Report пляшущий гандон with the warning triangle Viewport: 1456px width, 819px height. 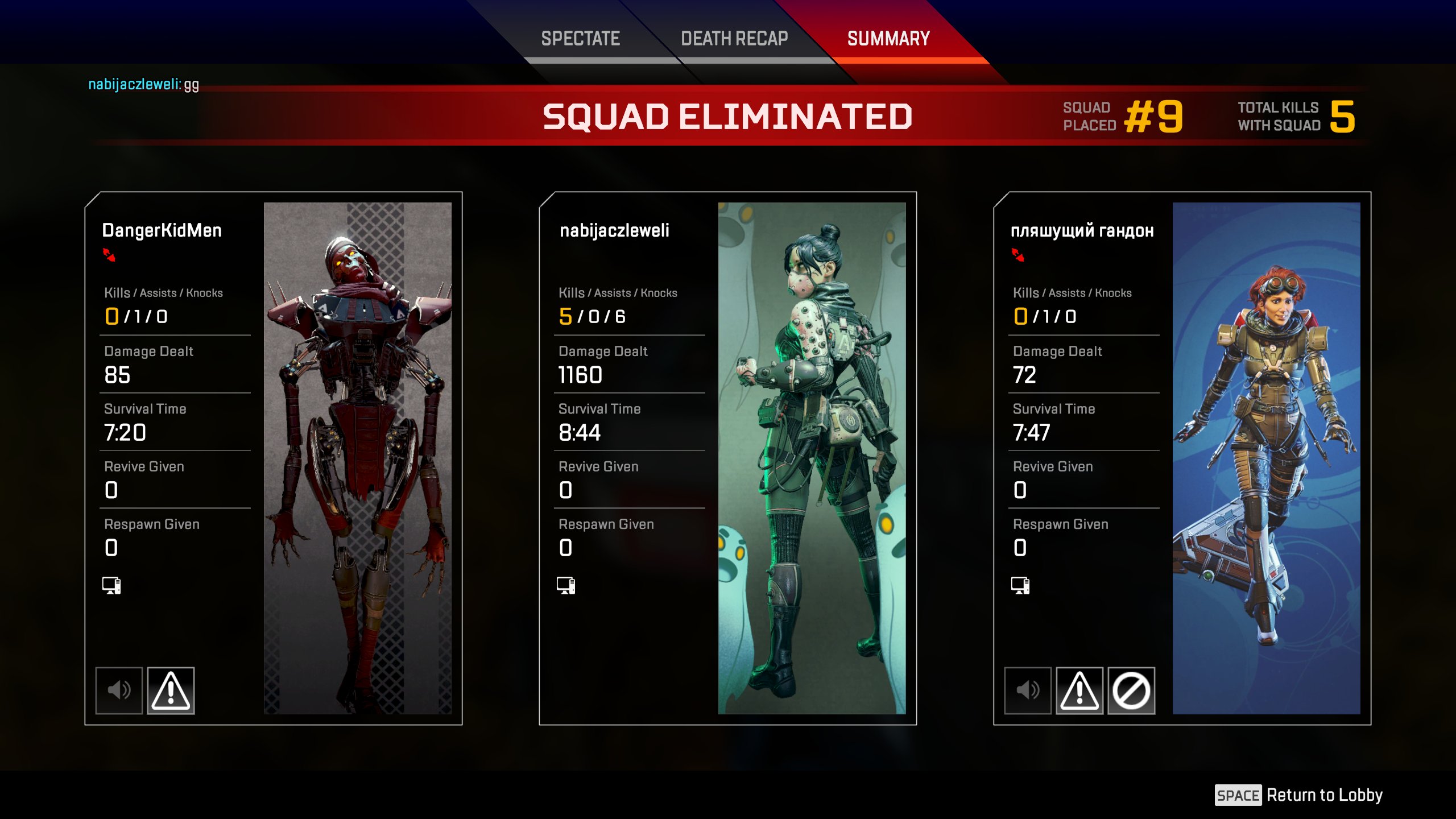[x=1079, y=690]
